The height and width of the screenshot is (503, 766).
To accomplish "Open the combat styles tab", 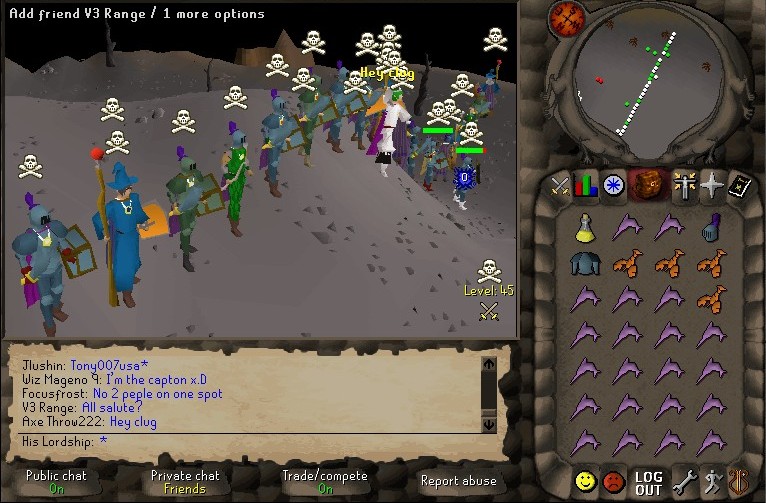I will (561, 185).
